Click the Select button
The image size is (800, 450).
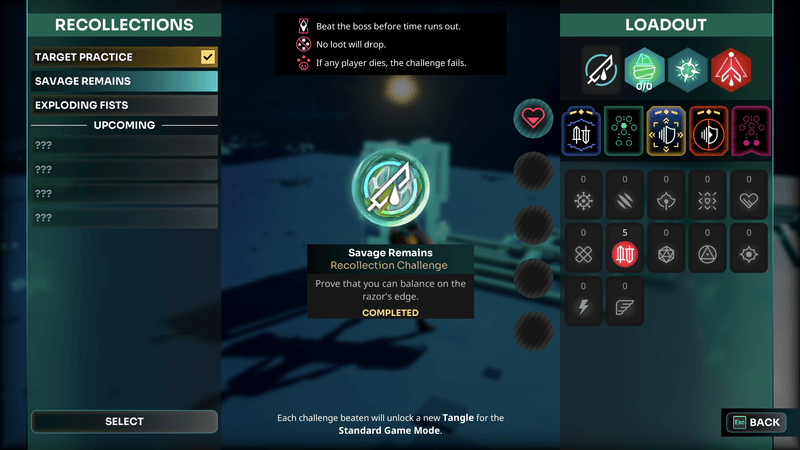pos(124,422)
